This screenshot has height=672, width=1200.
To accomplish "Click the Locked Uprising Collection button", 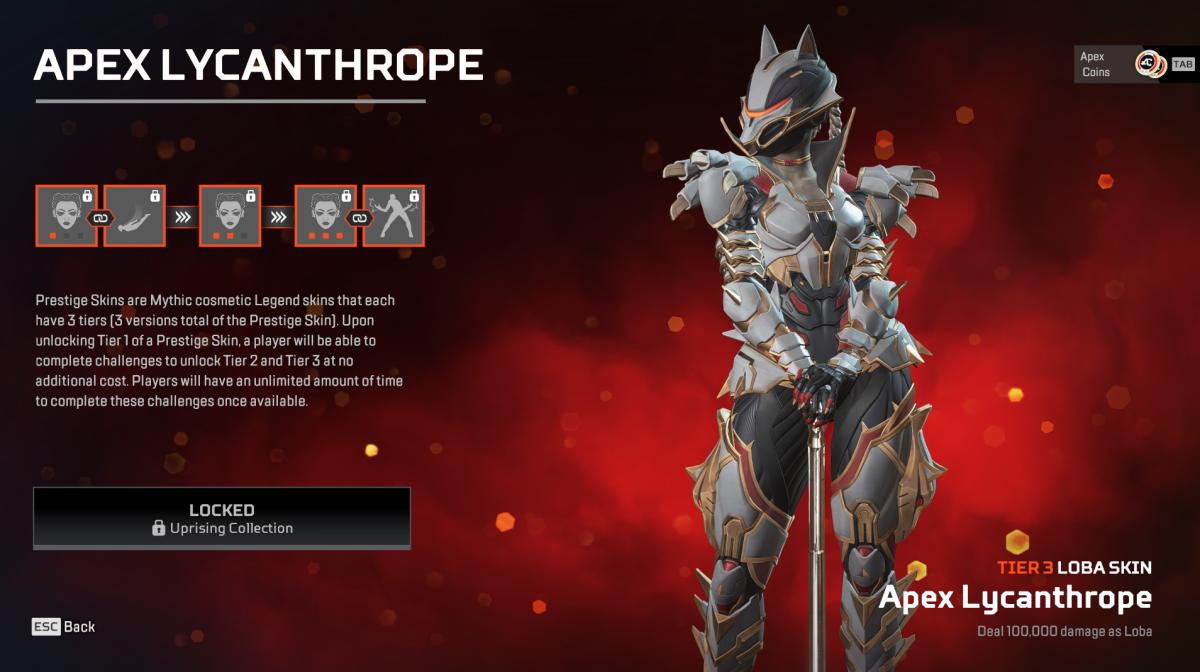I will (222, 518).
